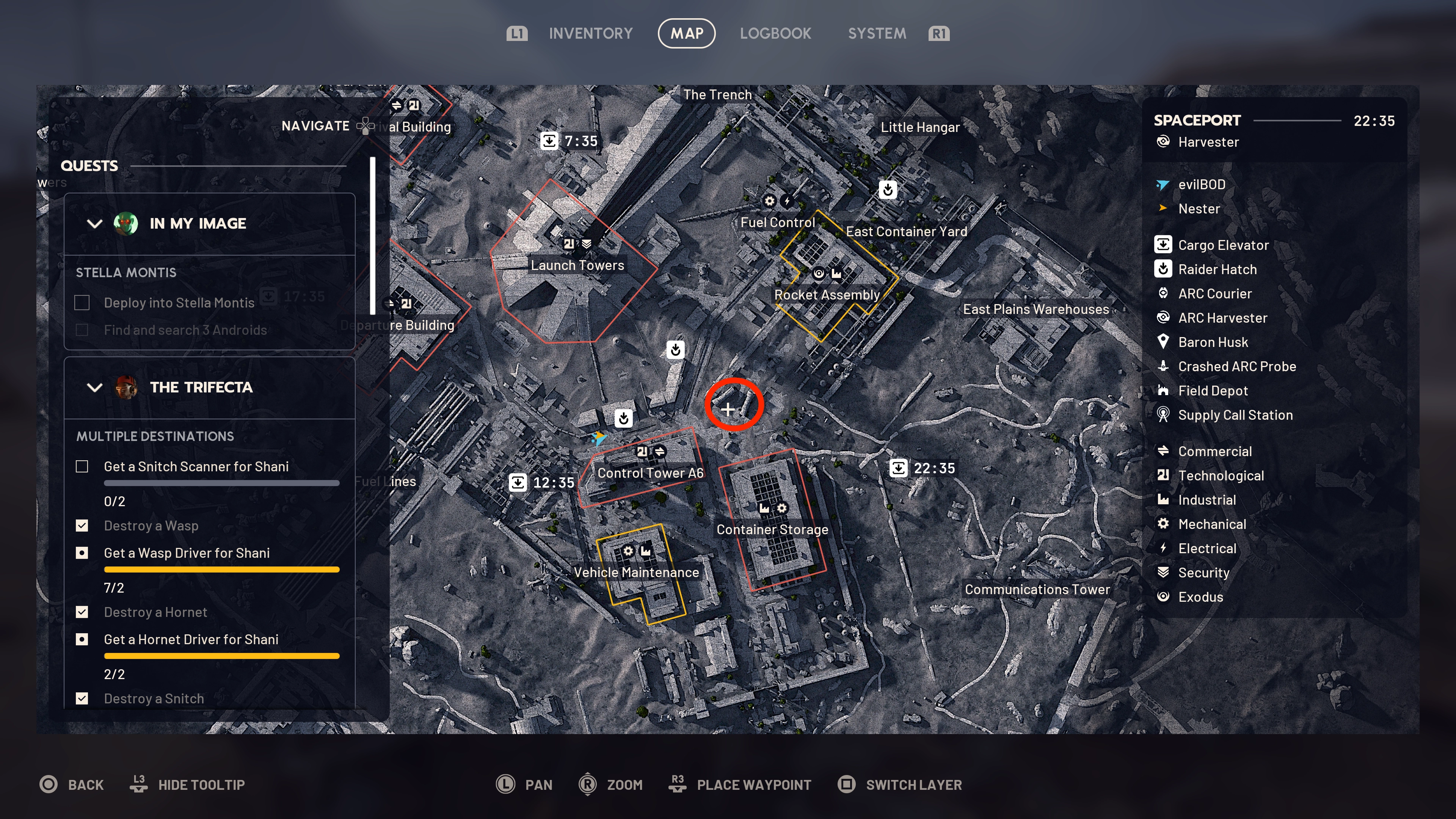Click the Fuel Control location label
The image size is (1456, 819).
click(777, 223)
